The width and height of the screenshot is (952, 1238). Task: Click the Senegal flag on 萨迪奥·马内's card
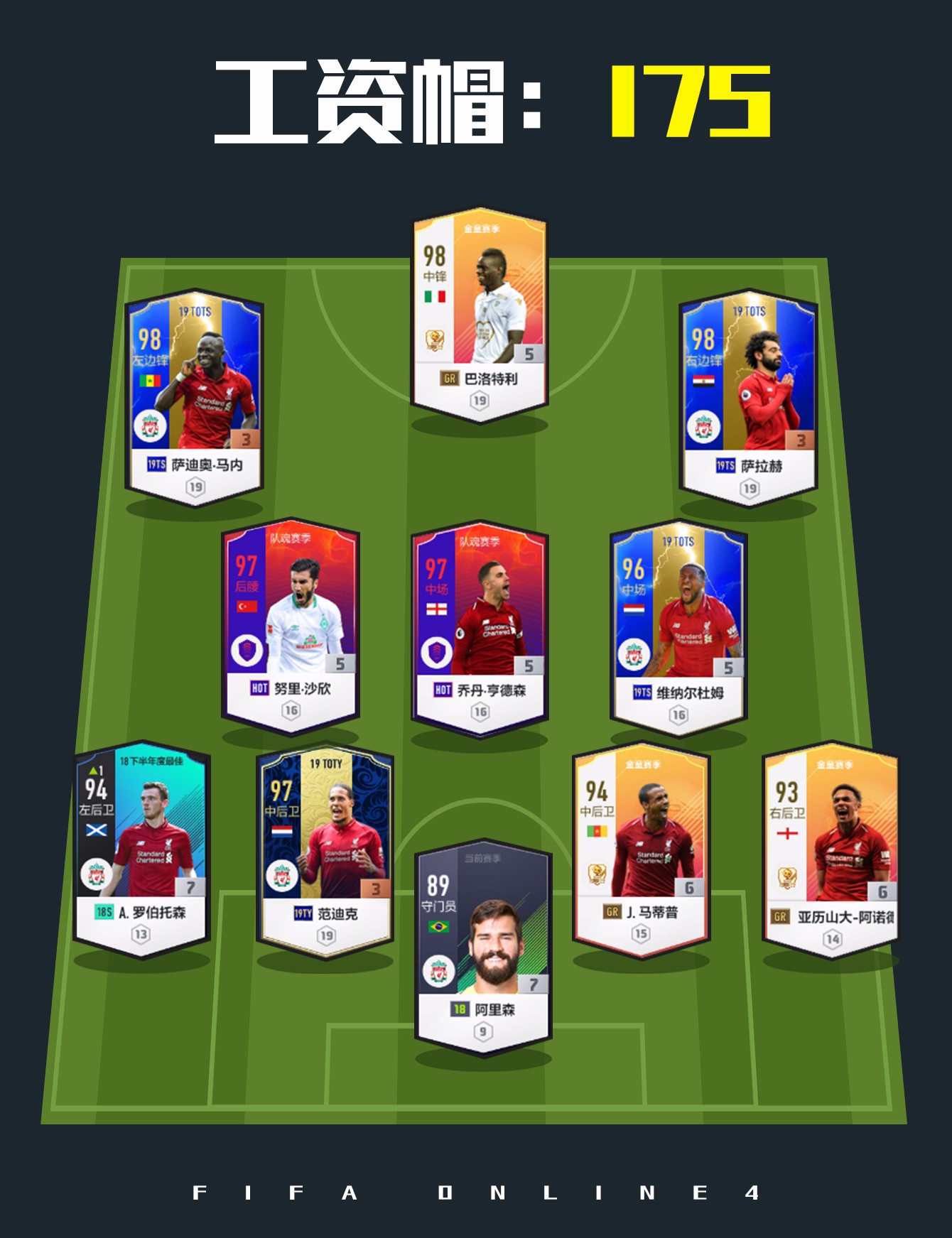point(151,382)
